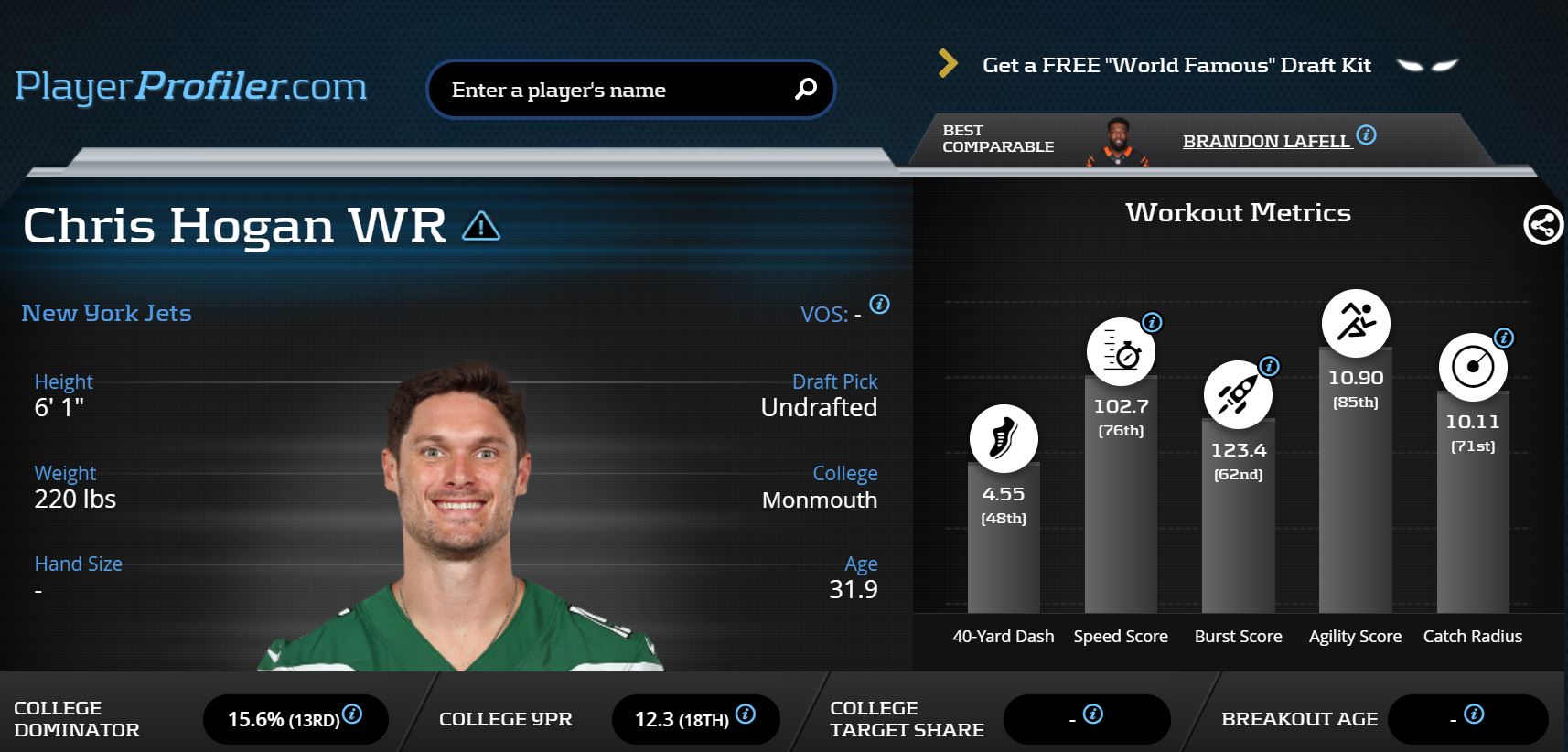Open the free World Famous Draft Kit link
Image resolution: width=1568 pixels, height=752 pixels.
[x=1176, y=65]
